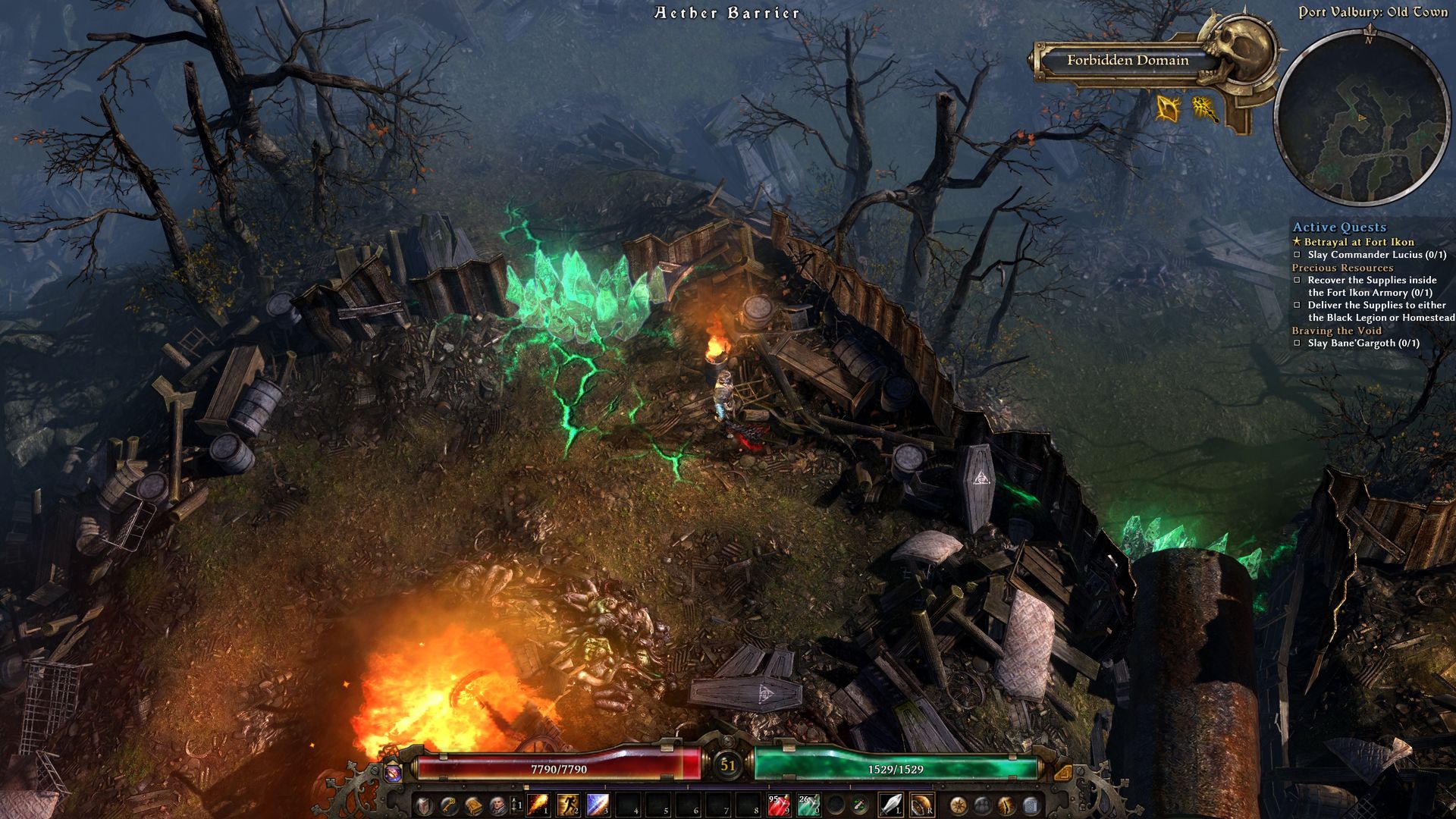Select the Betrayal at Fort Ikon quest
Screen dimensions: 1456x819
point(1358,242)
